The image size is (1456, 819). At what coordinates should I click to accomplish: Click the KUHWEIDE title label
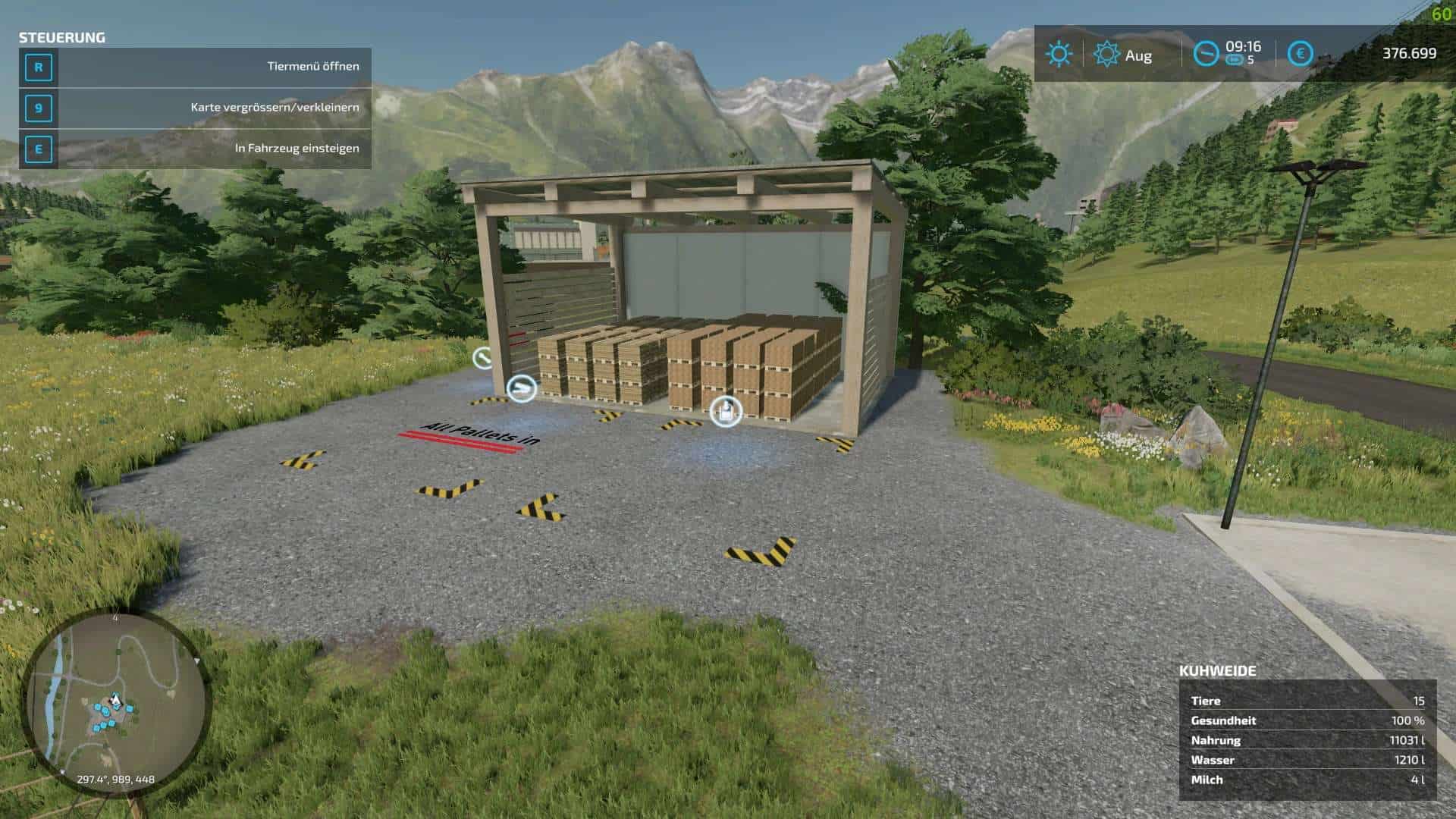[x=1217, y=670]
